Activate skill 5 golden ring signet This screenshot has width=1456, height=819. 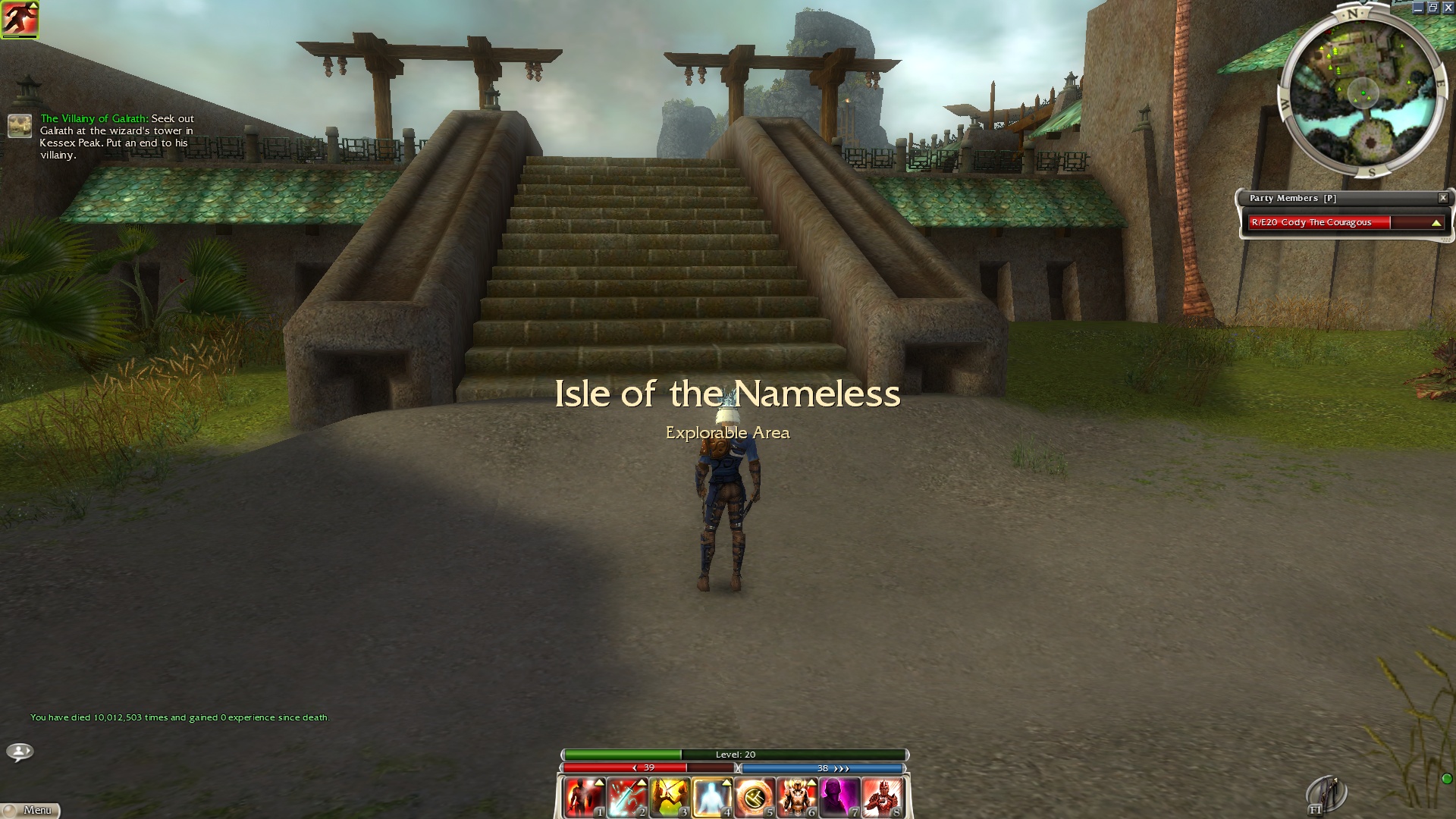[x=754, y=797]
